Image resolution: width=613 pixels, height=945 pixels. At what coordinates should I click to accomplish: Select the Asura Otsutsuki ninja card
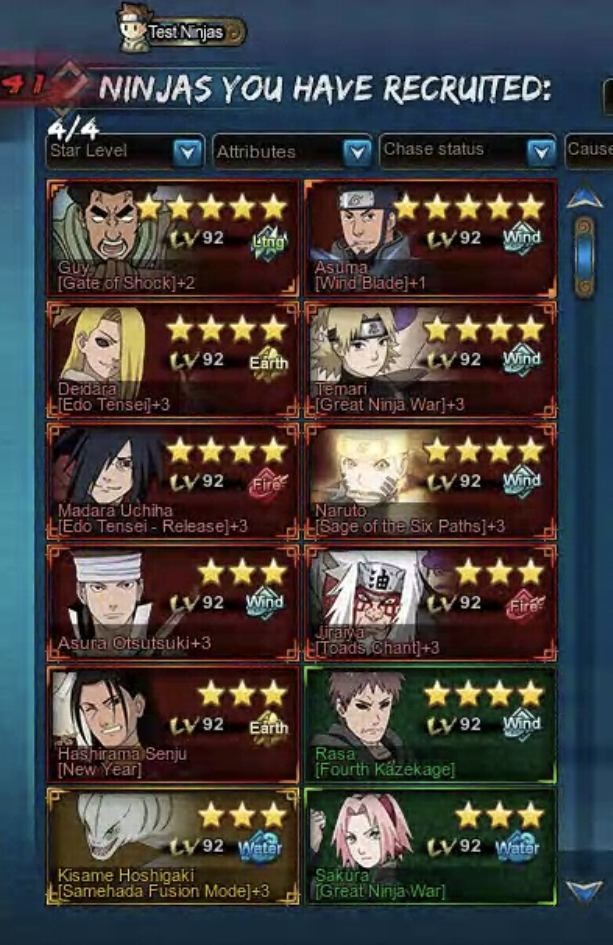tap(173, 603)
